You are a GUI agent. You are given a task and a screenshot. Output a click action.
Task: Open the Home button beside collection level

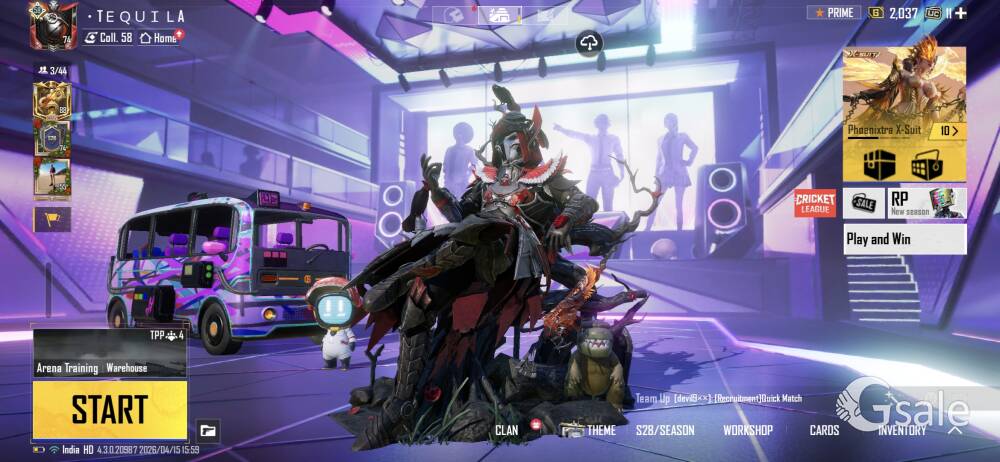161,37
